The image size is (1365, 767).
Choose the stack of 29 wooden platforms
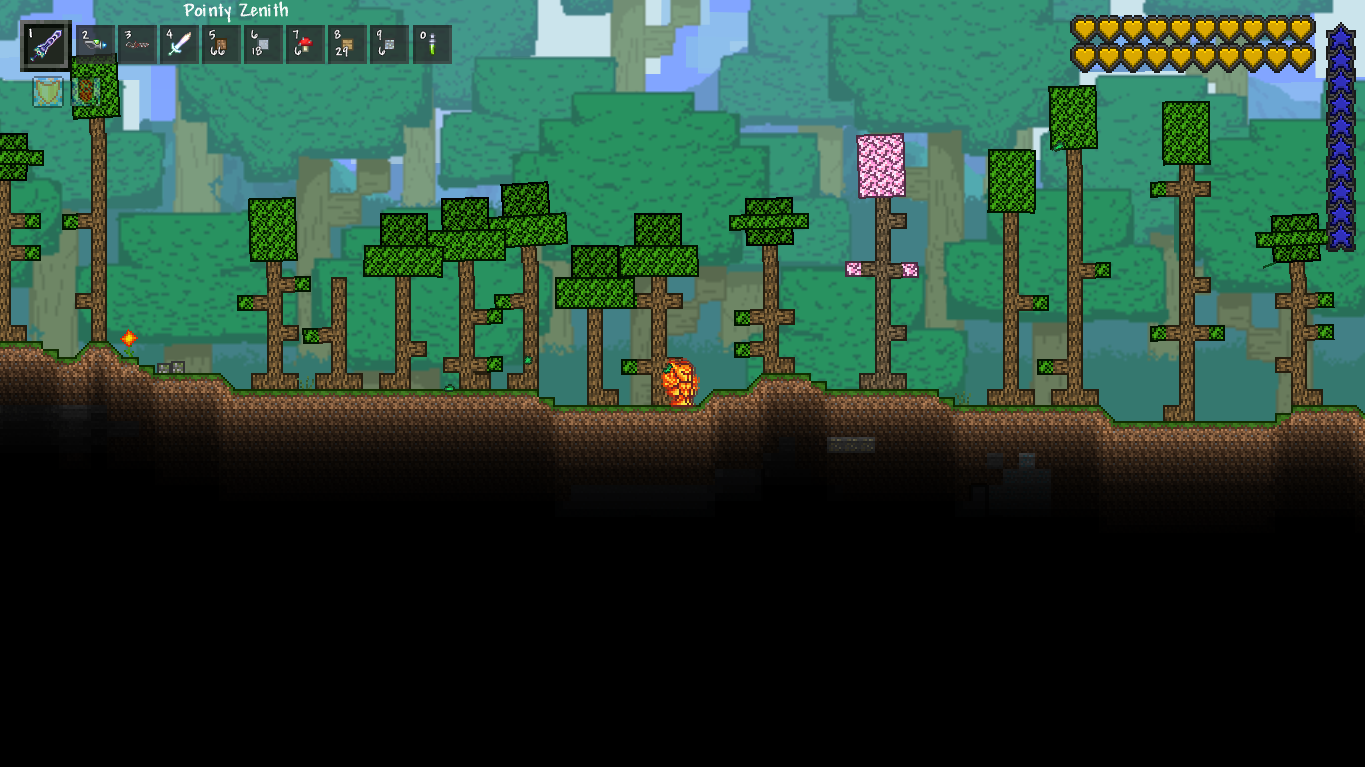(x=348, y=45)
